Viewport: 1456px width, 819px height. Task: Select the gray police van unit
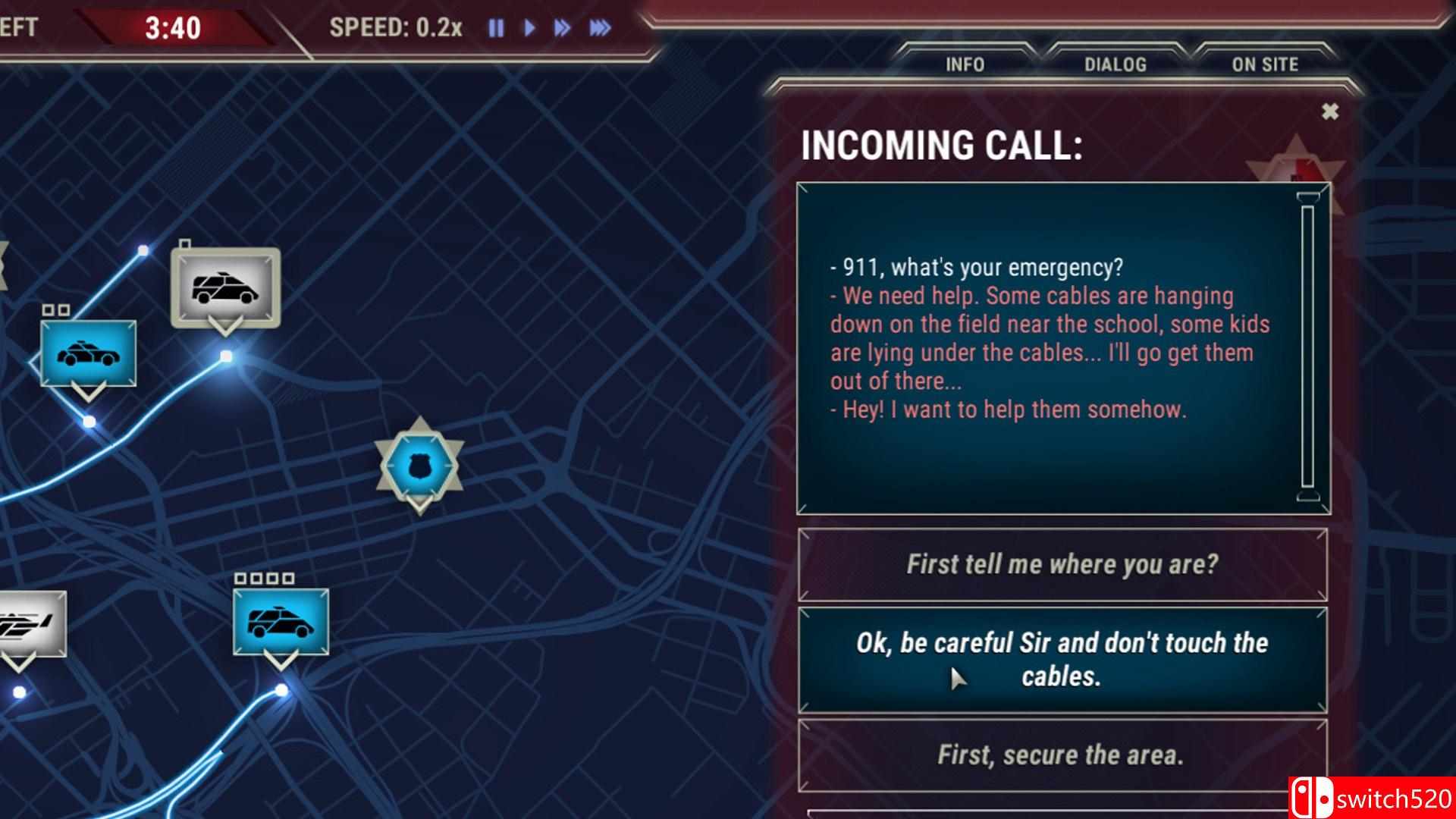point(225,288)
